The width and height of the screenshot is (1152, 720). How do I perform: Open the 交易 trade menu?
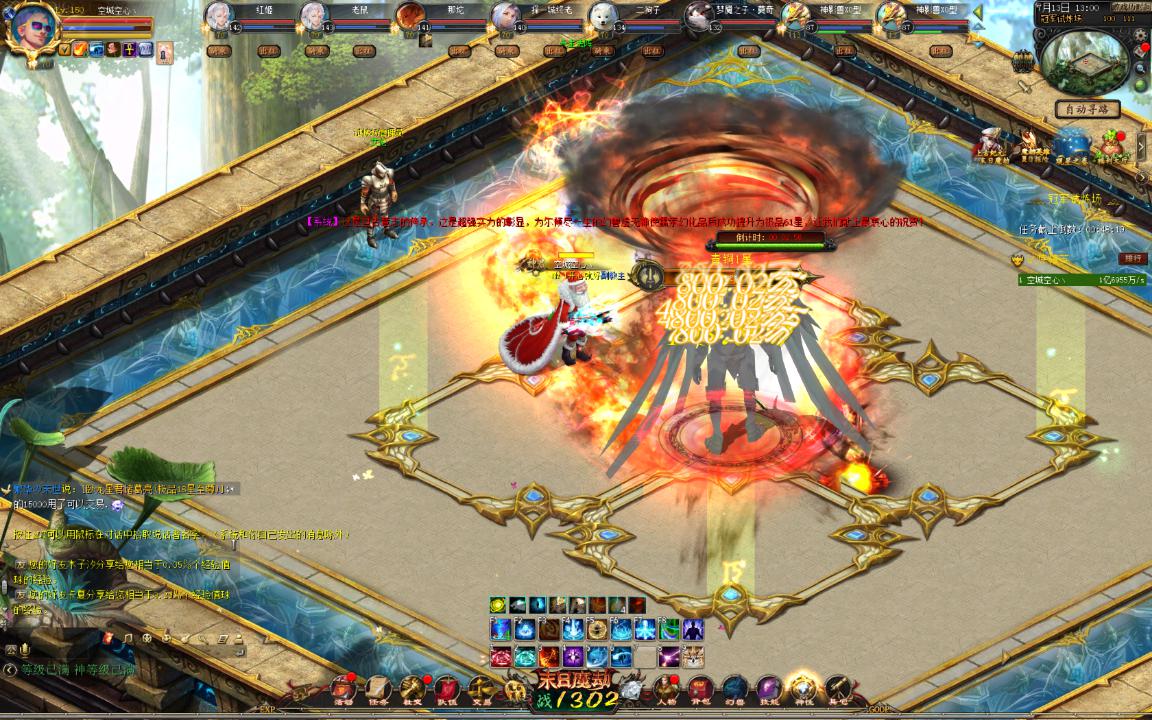tap(481, 689)
